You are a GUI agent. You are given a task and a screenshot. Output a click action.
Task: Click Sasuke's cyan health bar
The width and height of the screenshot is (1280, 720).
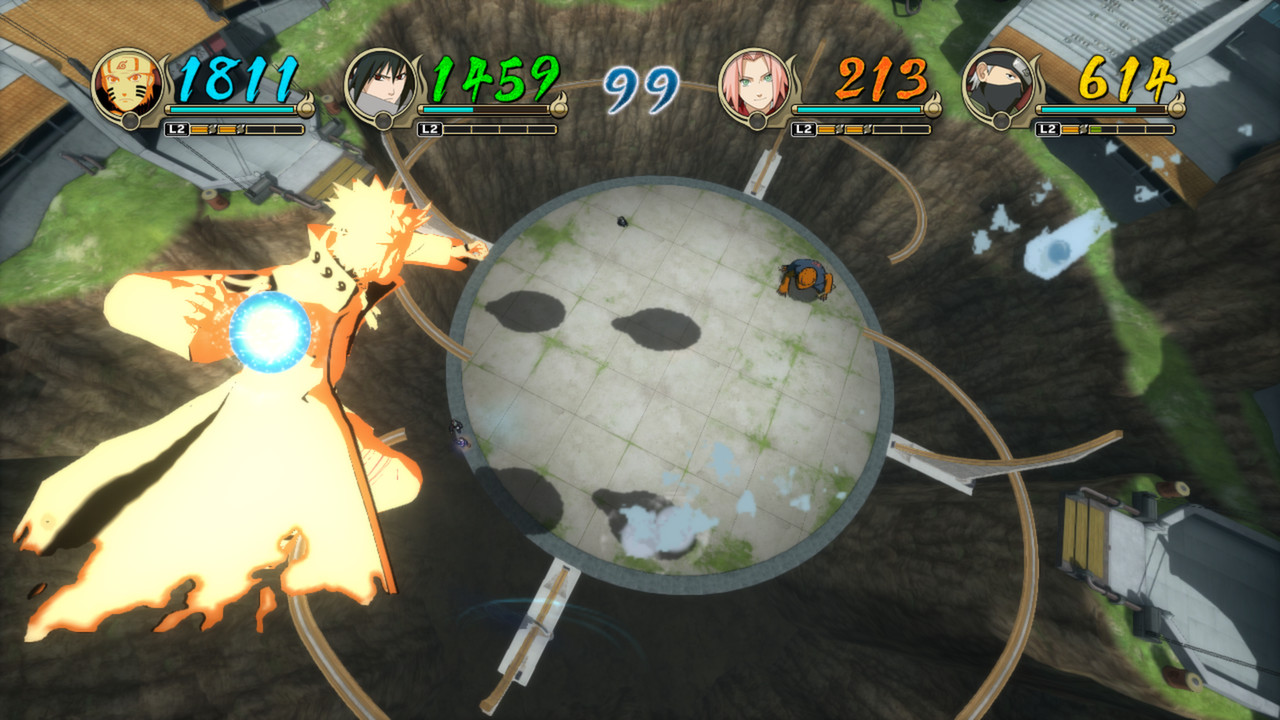[448, 110]
